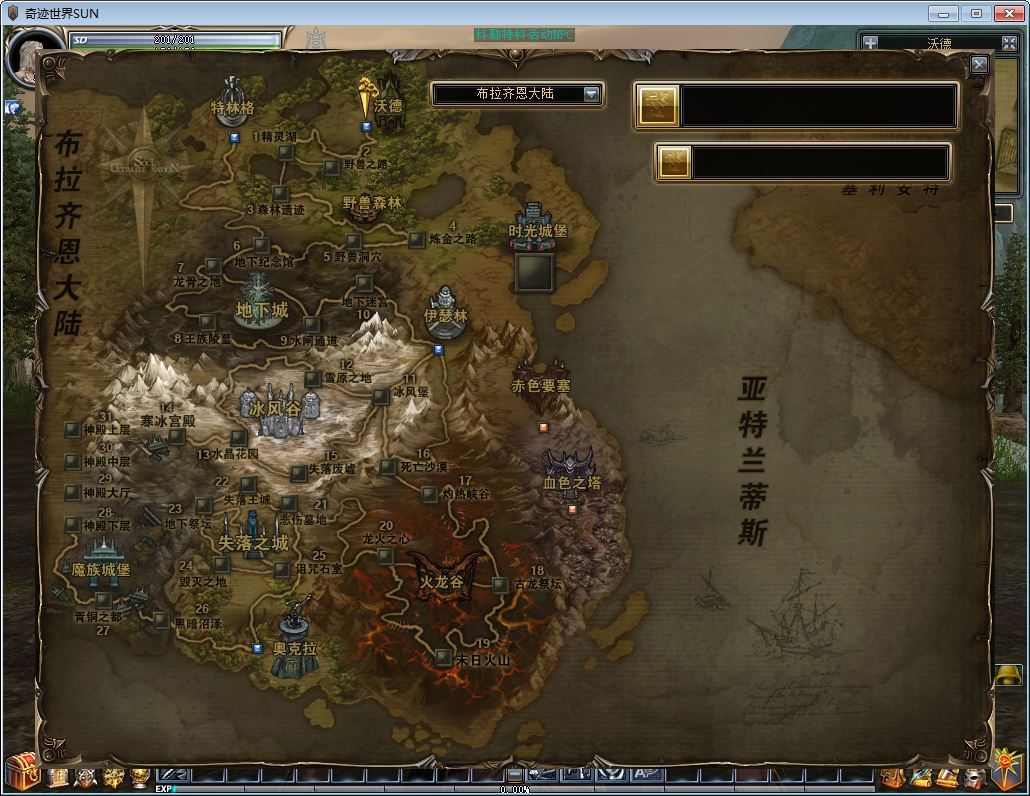
Task: Maximize the game window
Action: click(x=977, y=13)
